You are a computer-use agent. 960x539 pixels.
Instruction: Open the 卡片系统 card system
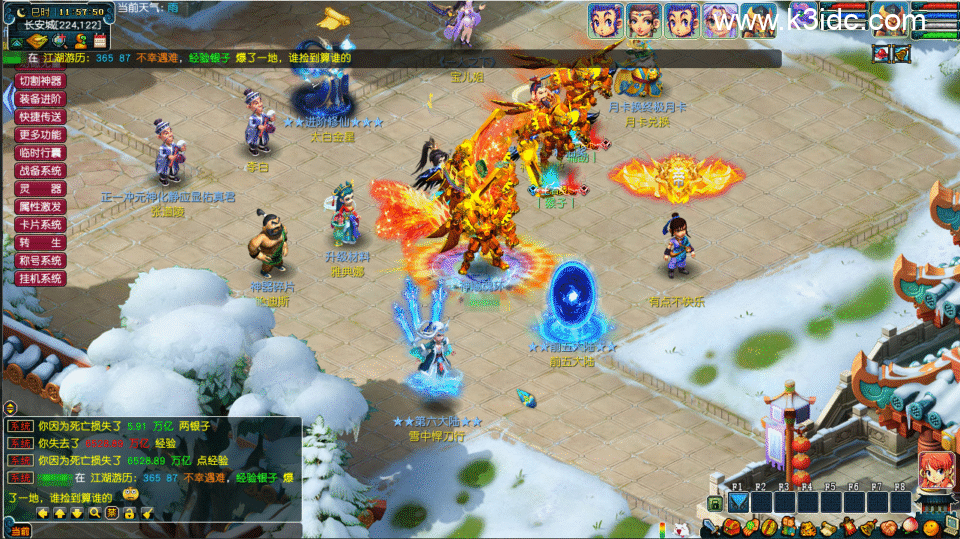[40, 225]
